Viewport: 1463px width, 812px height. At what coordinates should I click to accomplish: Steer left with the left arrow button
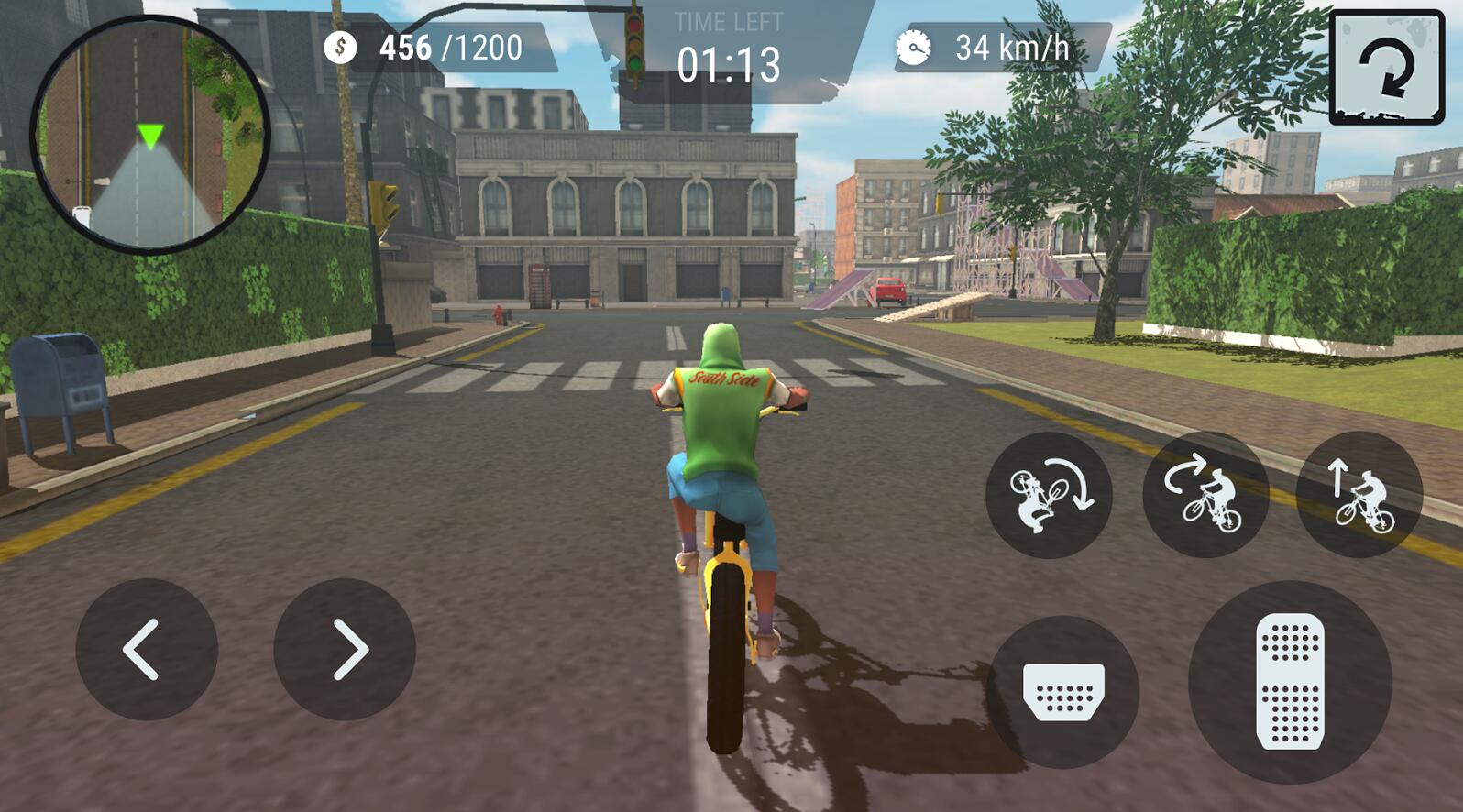tap(146, 649)
